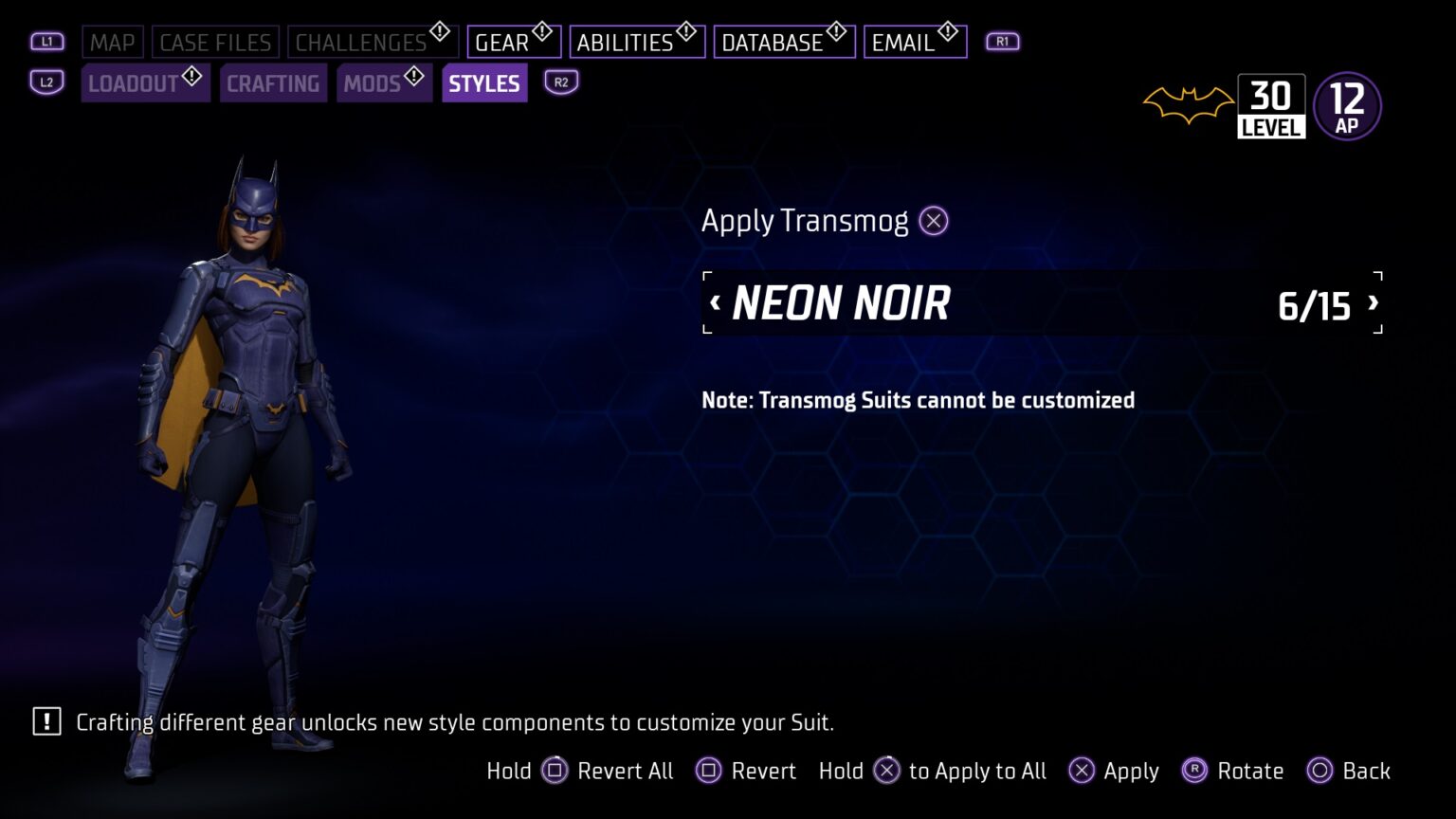Click Apply Transmog

click(x=804, y=220)
